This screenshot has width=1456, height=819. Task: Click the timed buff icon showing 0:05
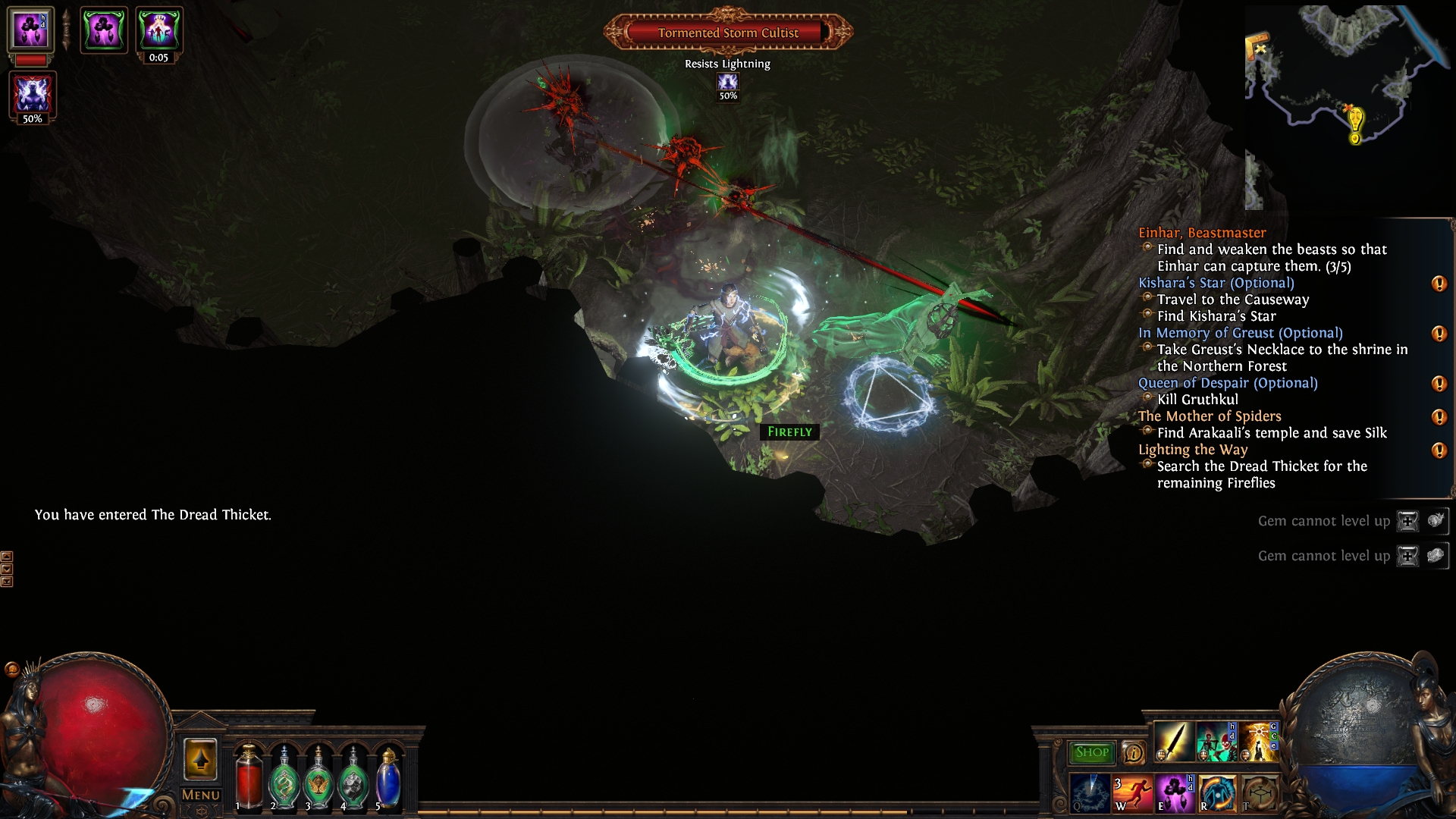[x=158, y=30]
